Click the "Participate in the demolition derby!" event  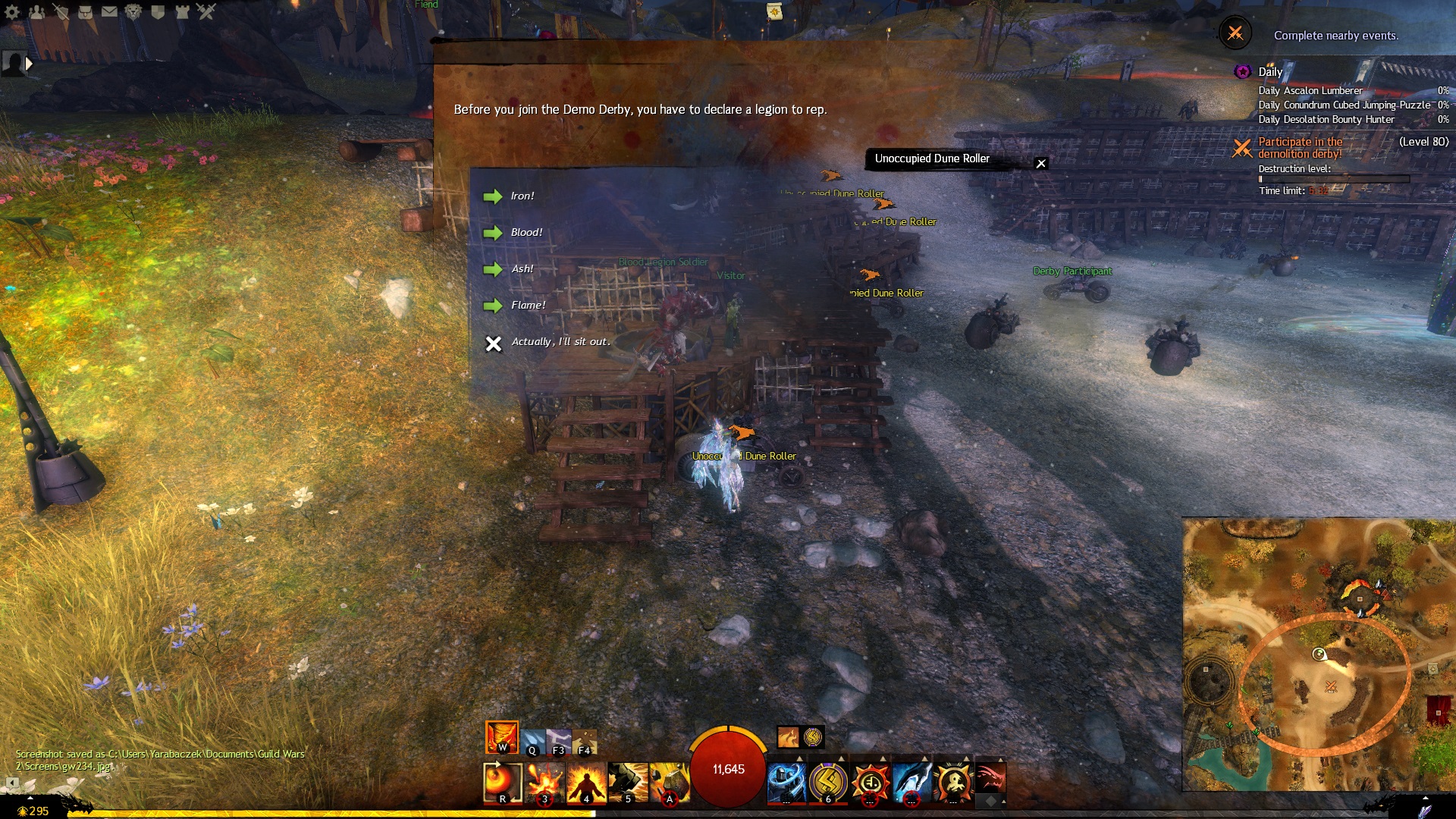1300,148
